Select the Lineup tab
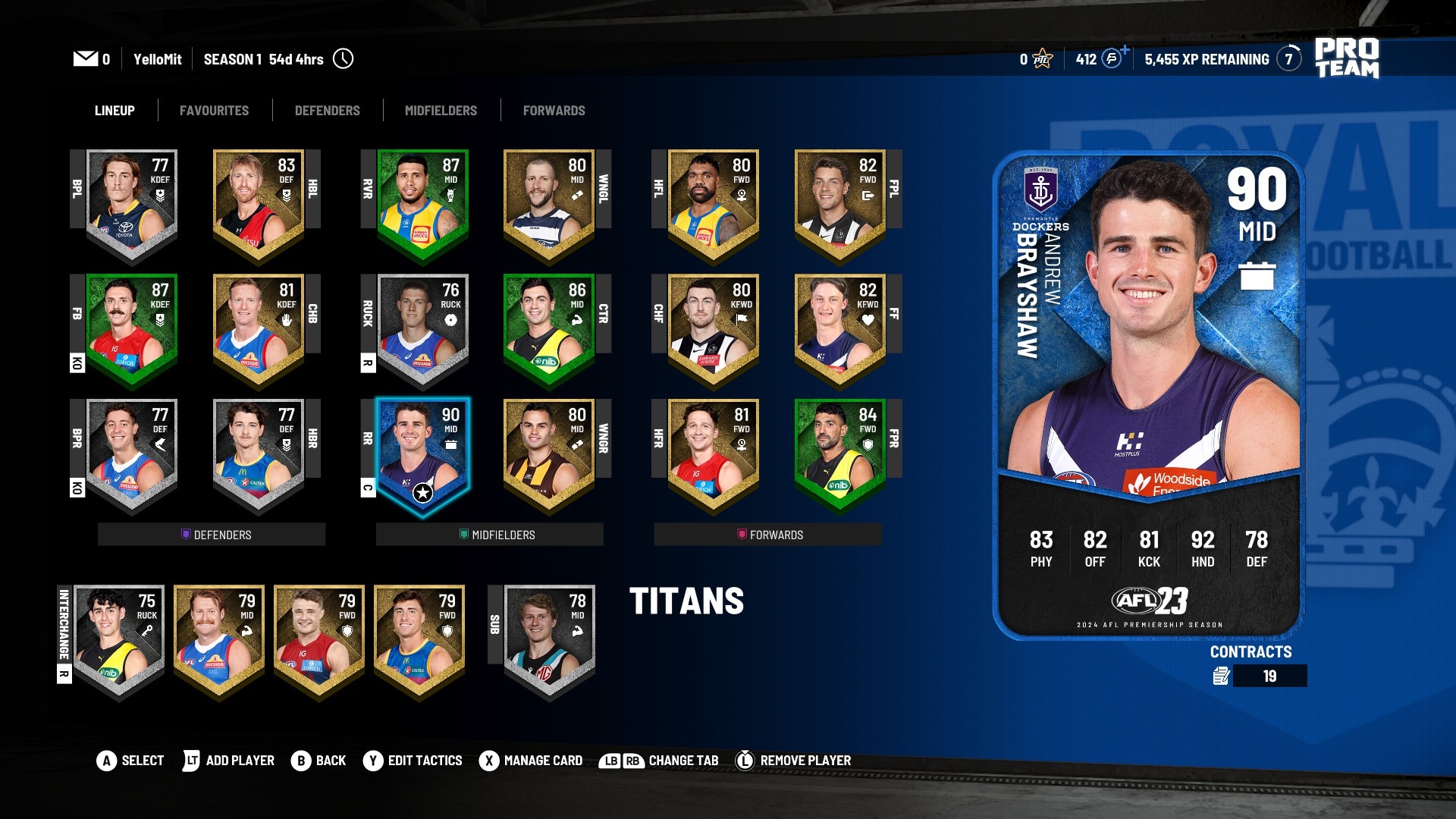 (115, 111)
